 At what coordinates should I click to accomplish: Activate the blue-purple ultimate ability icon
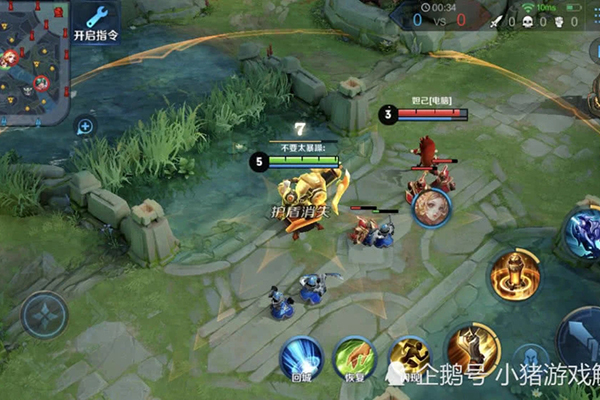[x=581, y=234]
